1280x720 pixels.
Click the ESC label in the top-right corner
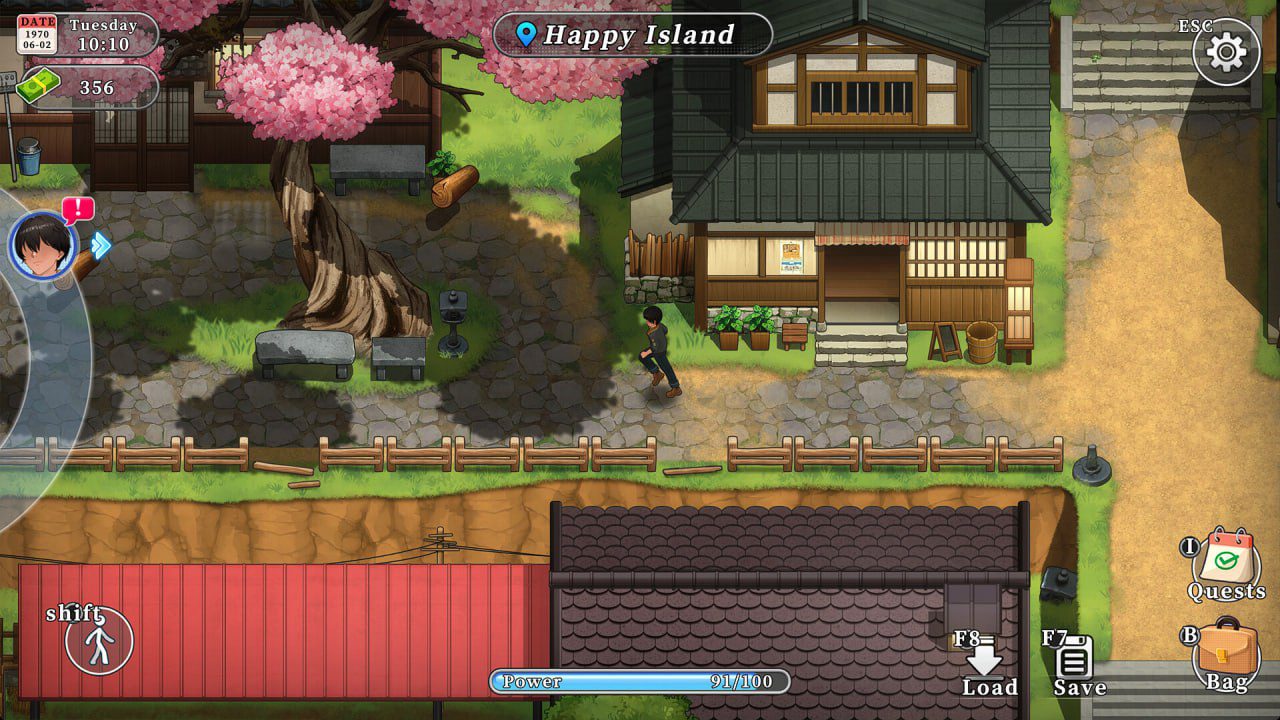click(1197, 23)
